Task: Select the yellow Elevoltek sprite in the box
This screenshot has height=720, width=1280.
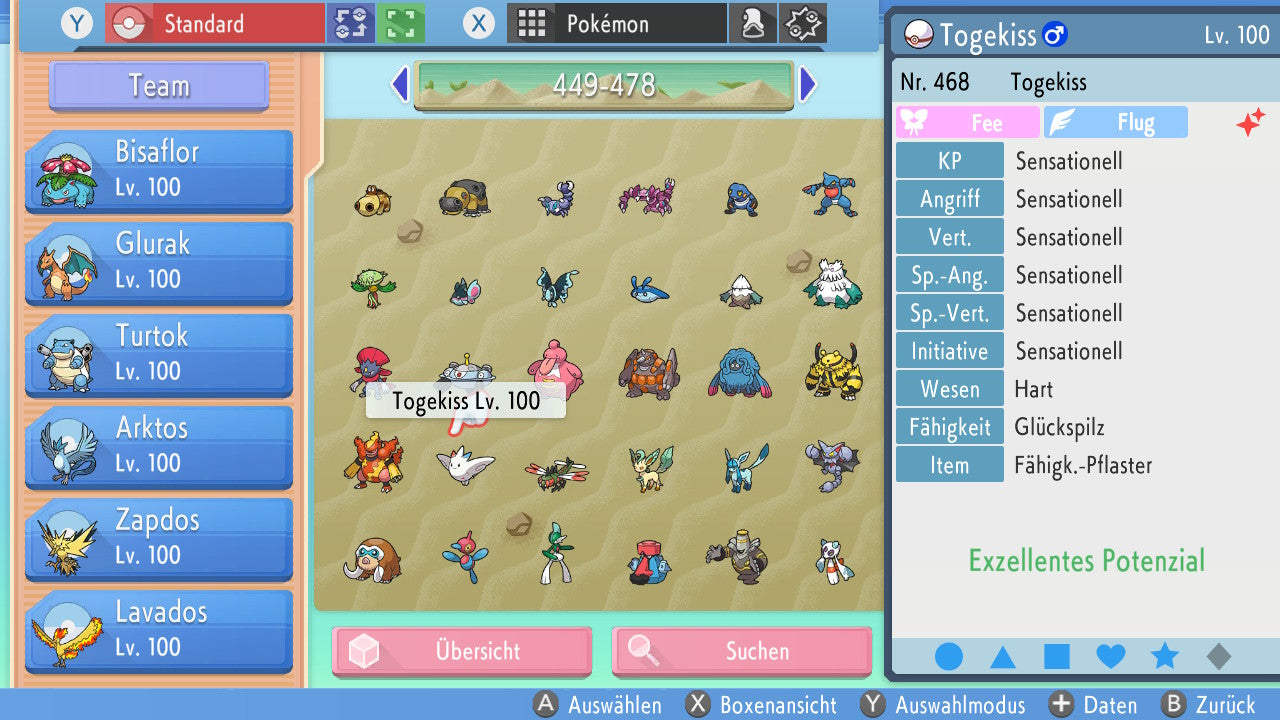Action: click(832, 372)
